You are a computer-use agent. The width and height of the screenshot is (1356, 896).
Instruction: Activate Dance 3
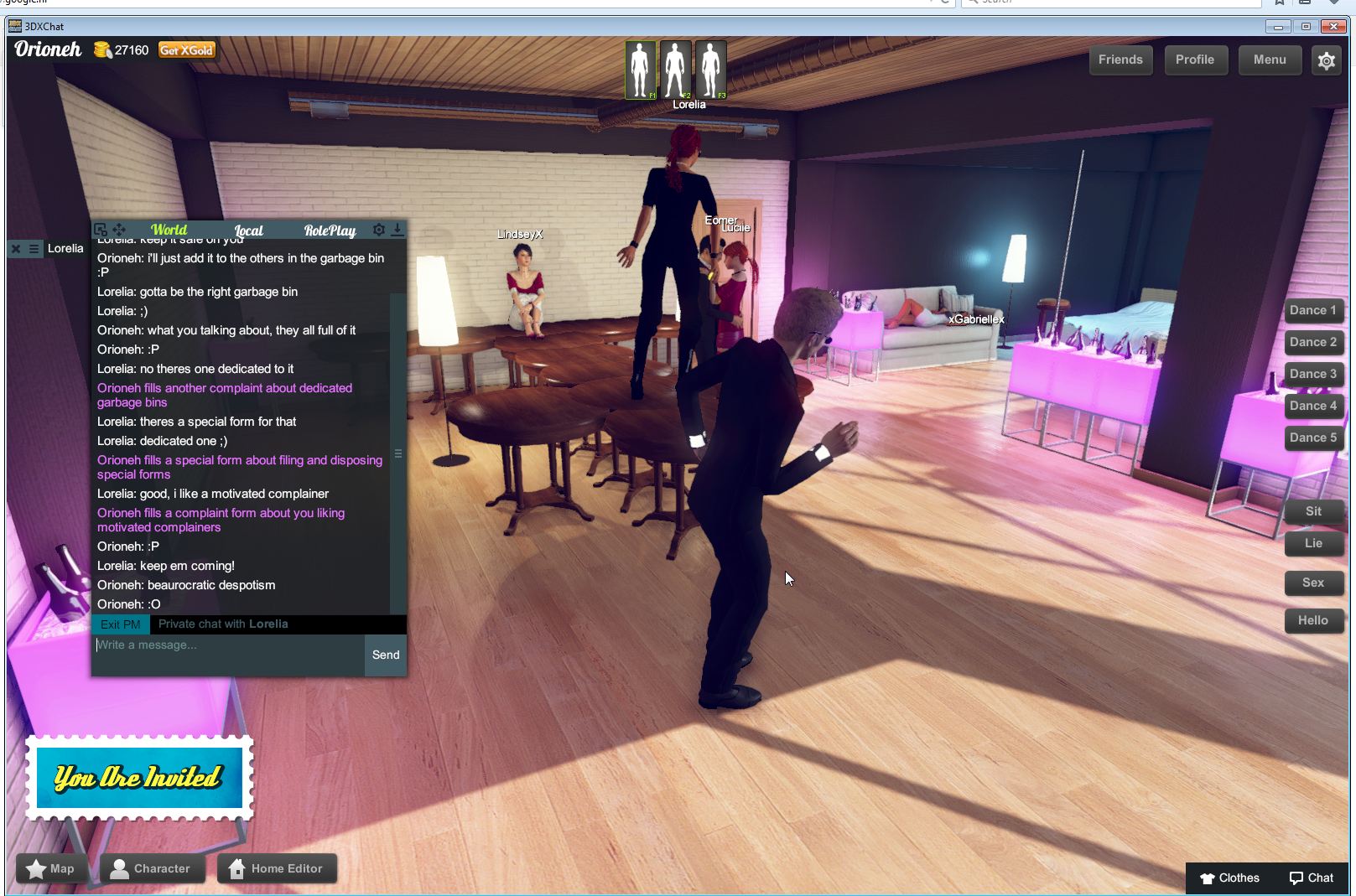1313,374
